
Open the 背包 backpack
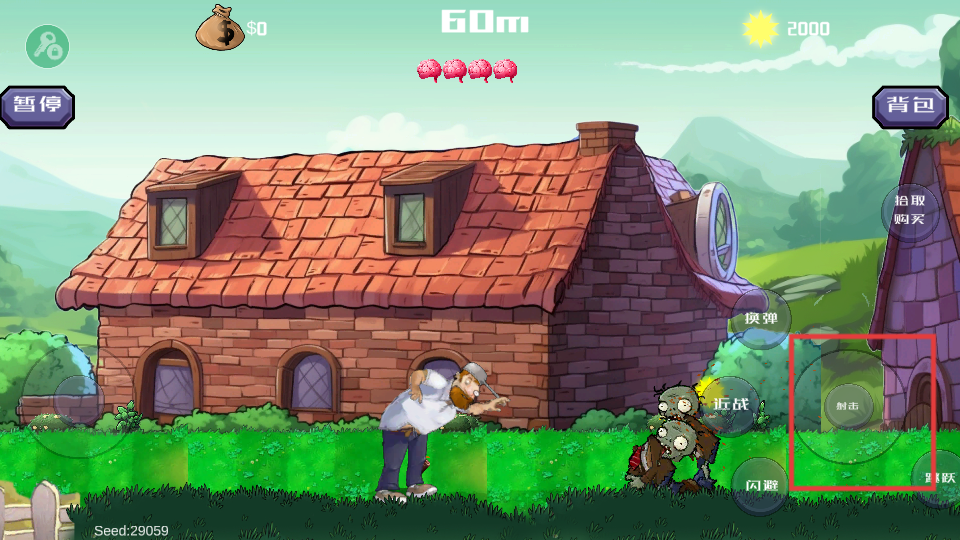point(910,106)
